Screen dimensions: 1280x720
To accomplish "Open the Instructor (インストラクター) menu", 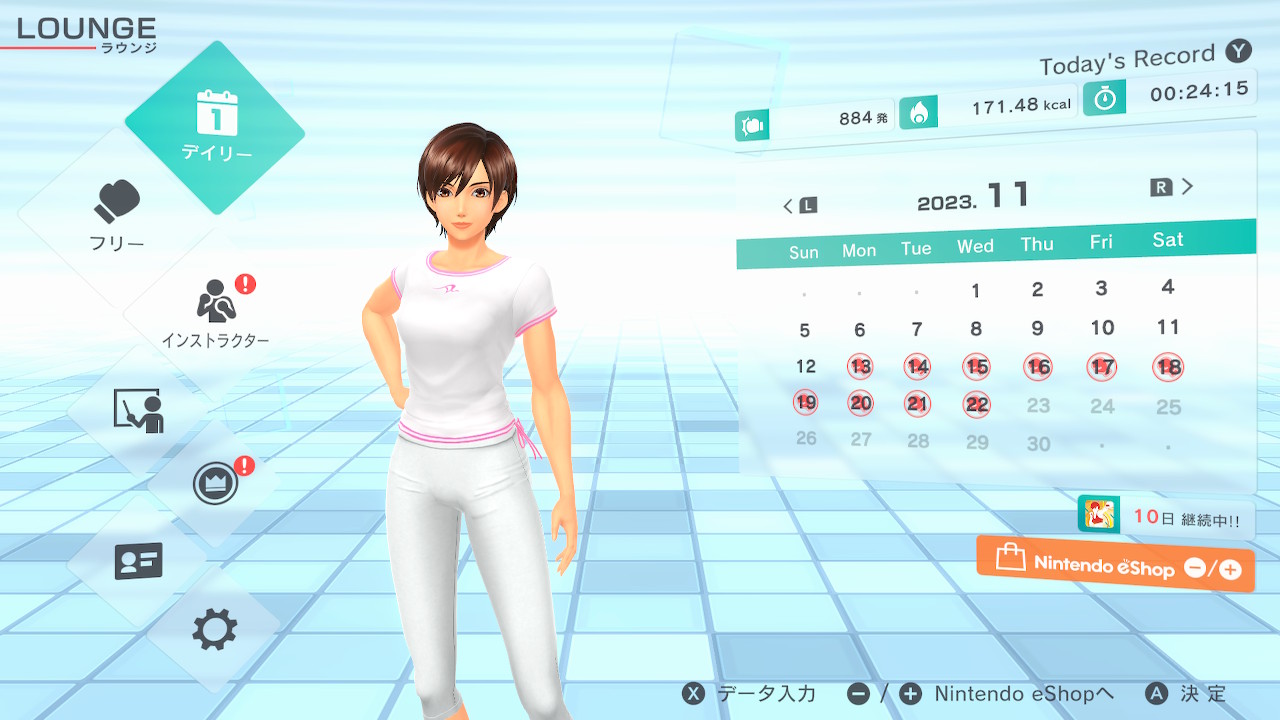I will tap(215, 311).
